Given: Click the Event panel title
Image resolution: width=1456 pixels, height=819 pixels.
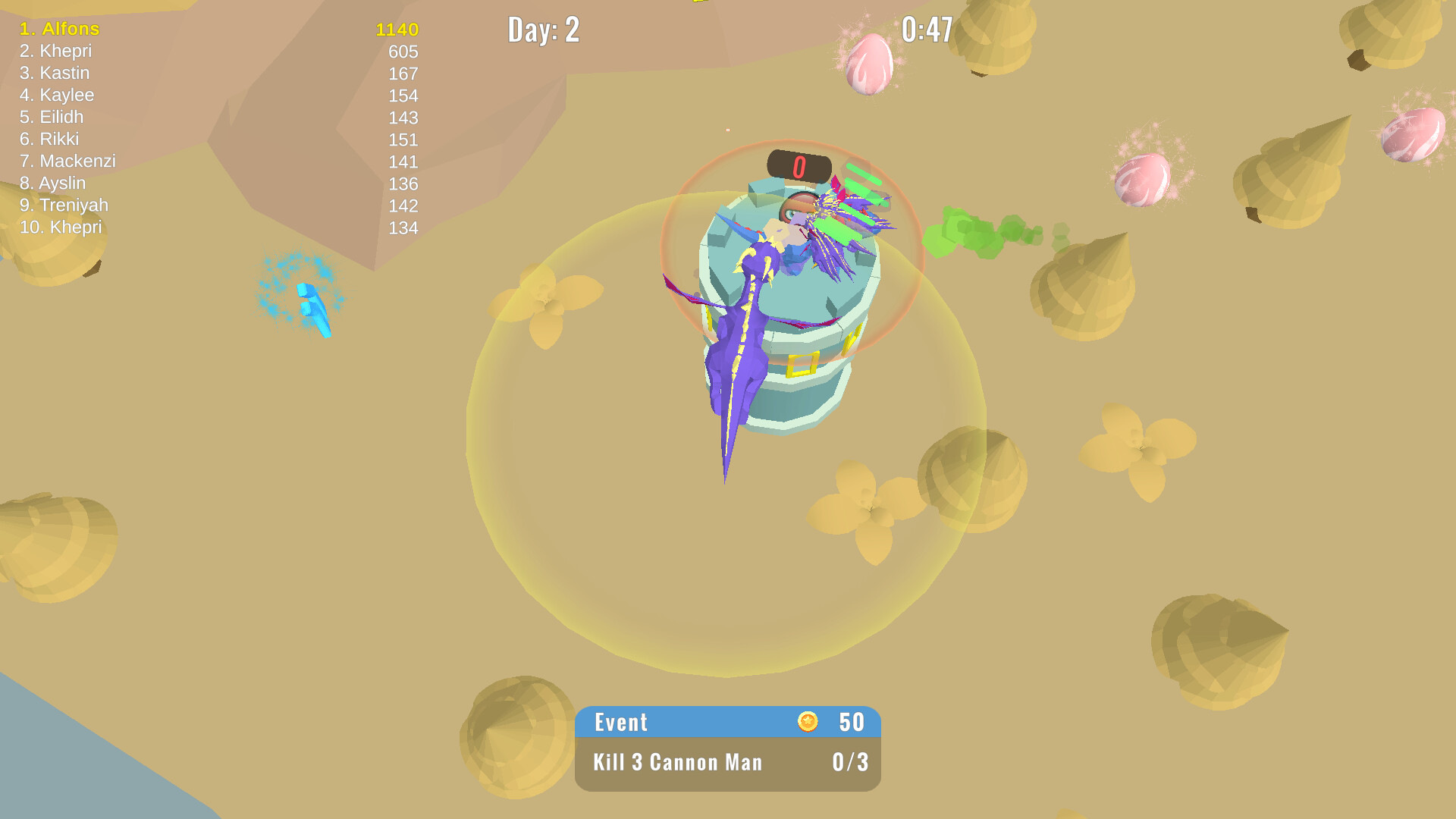Looking at the screenshot, I should click(x=620, y=723).
